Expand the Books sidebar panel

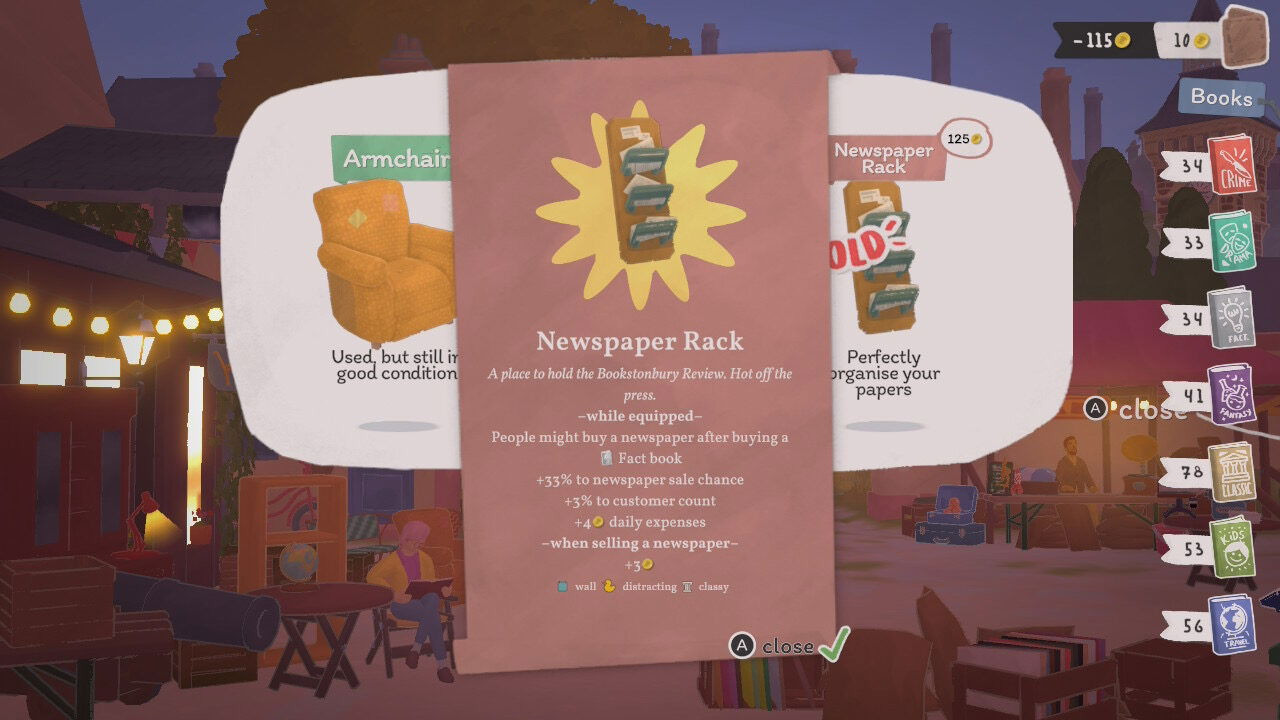[1221, 98]
